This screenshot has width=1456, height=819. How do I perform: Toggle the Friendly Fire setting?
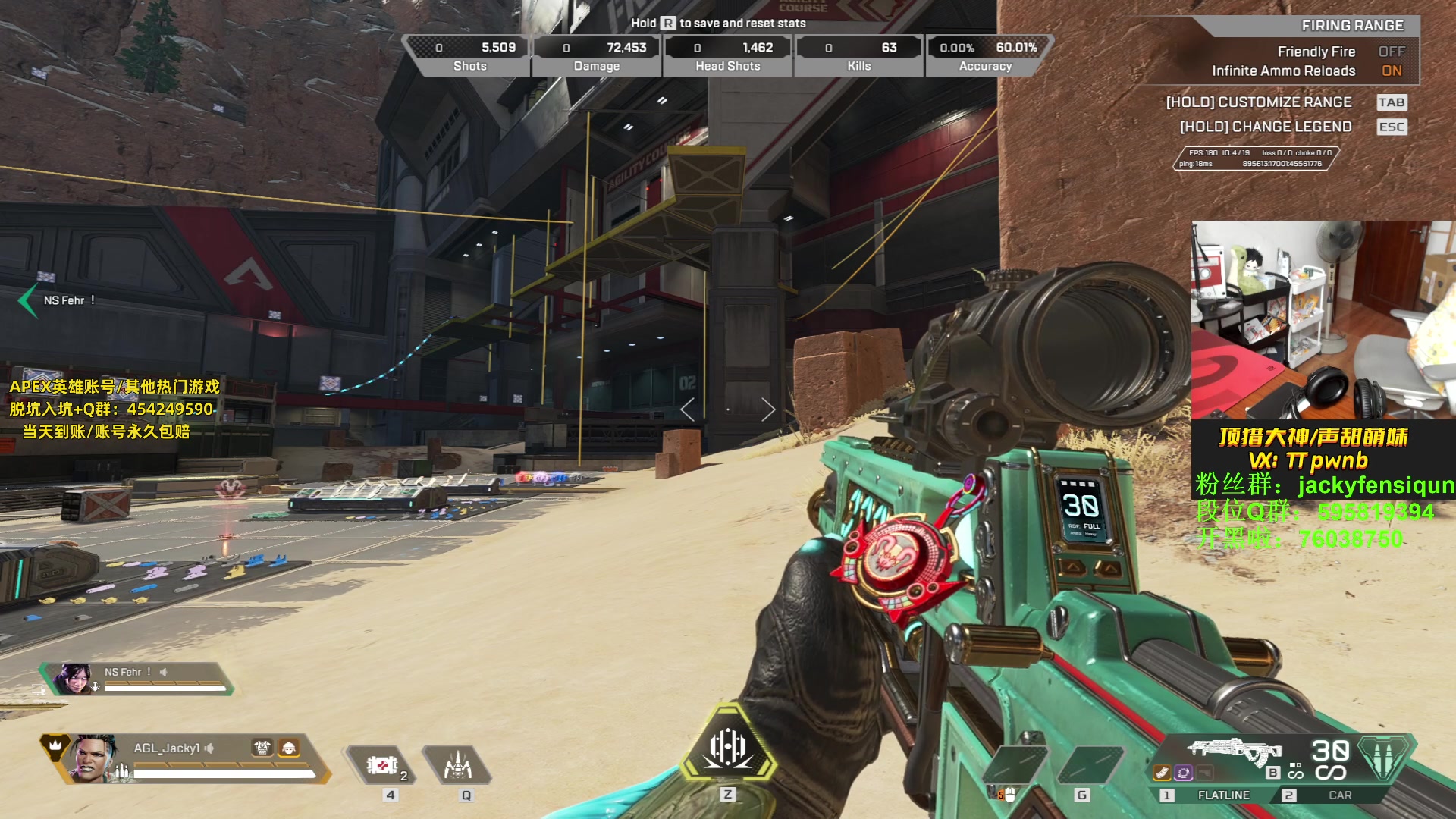click(x=1391, y=52)
